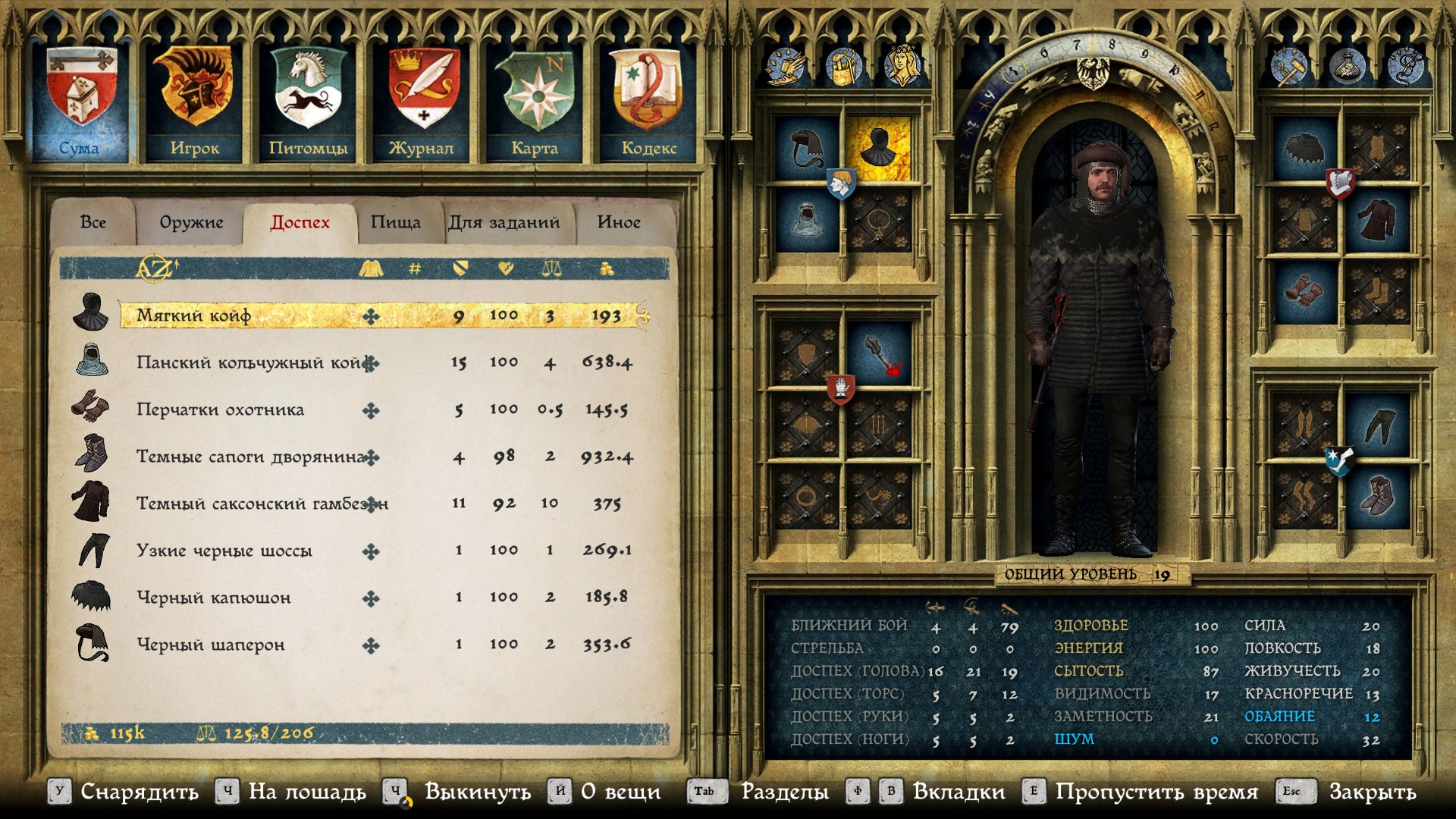
Task: Select Панский кольчужный койф in the list
Action: coord(250,362)
